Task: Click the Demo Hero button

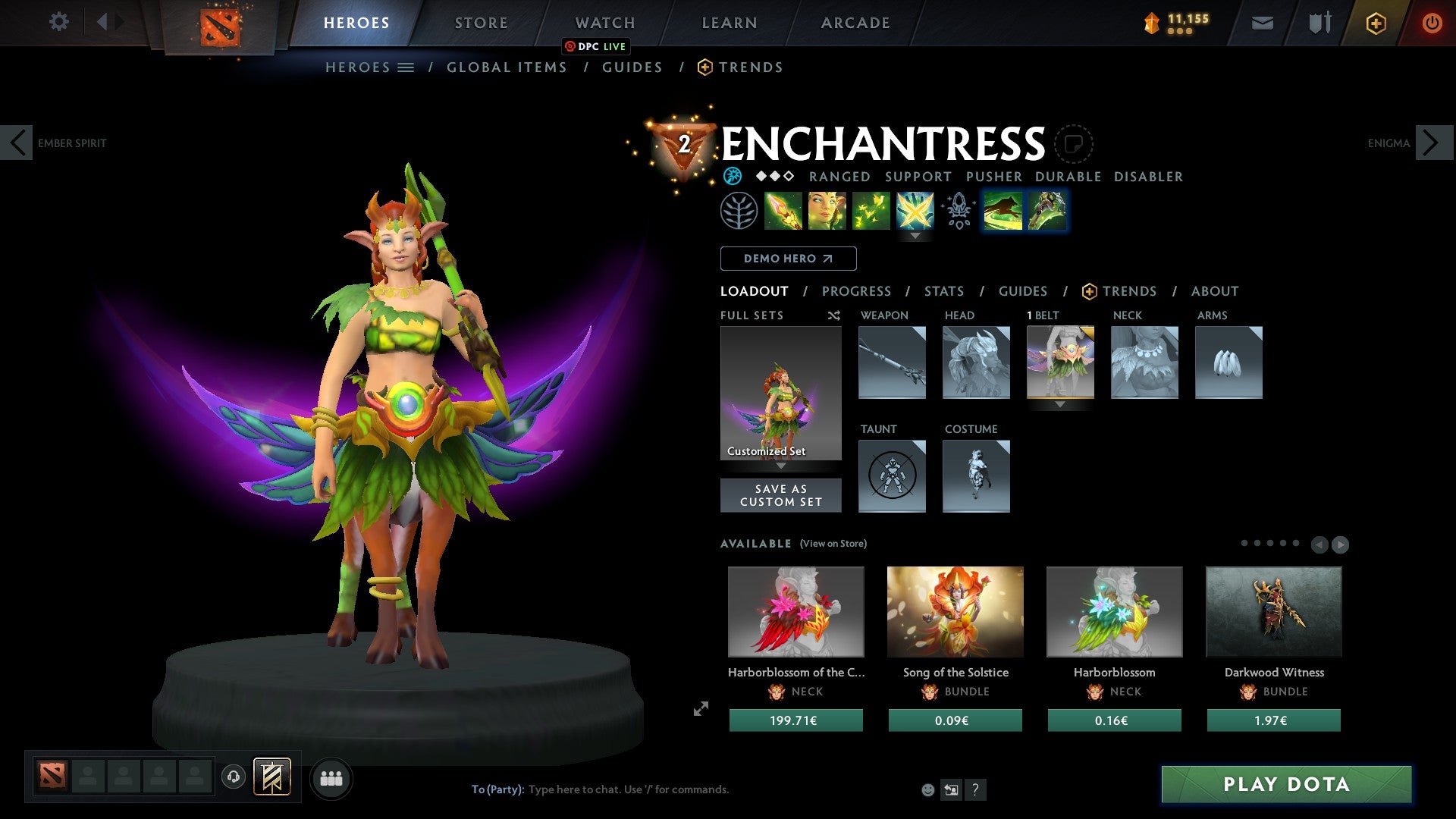Action: (x=788, y=259)
